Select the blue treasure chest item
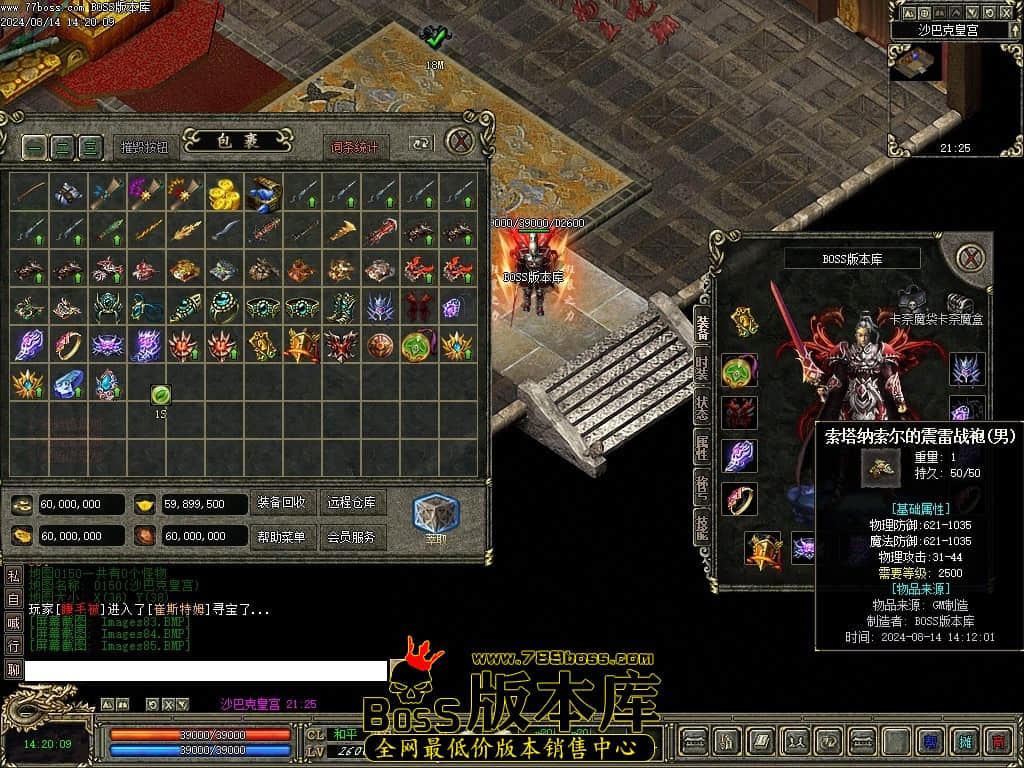The width and height of the screenshot is (1024, 768). 264,193
